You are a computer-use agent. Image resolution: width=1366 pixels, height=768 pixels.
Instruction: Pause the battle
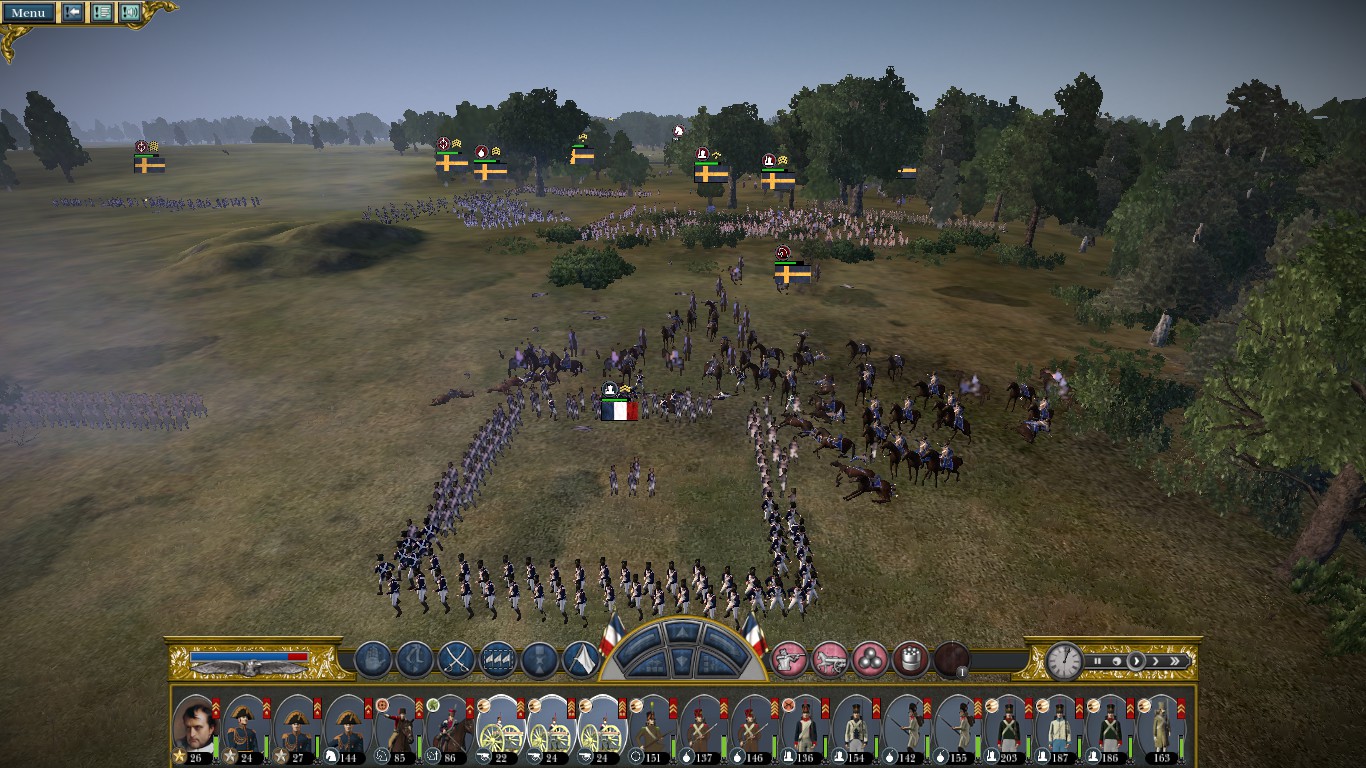pos(1097,661)
